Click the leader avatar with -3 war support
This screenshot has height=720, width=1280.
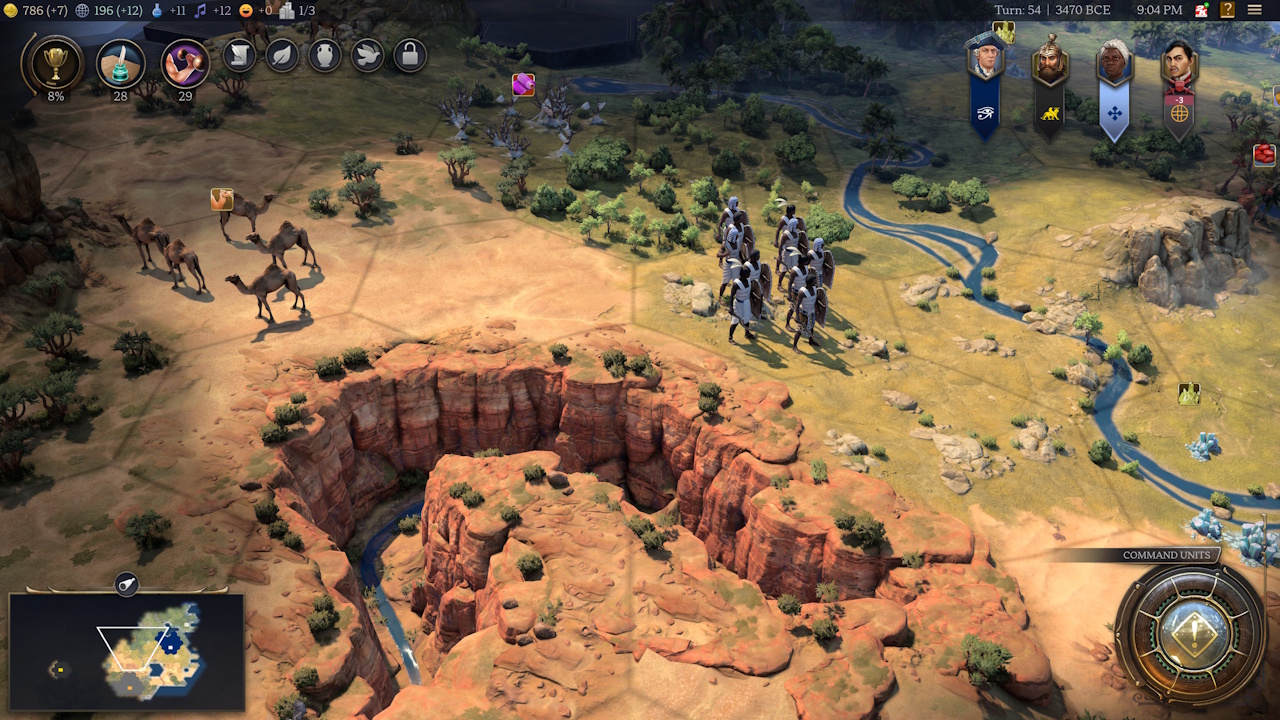coord(1178,60)
